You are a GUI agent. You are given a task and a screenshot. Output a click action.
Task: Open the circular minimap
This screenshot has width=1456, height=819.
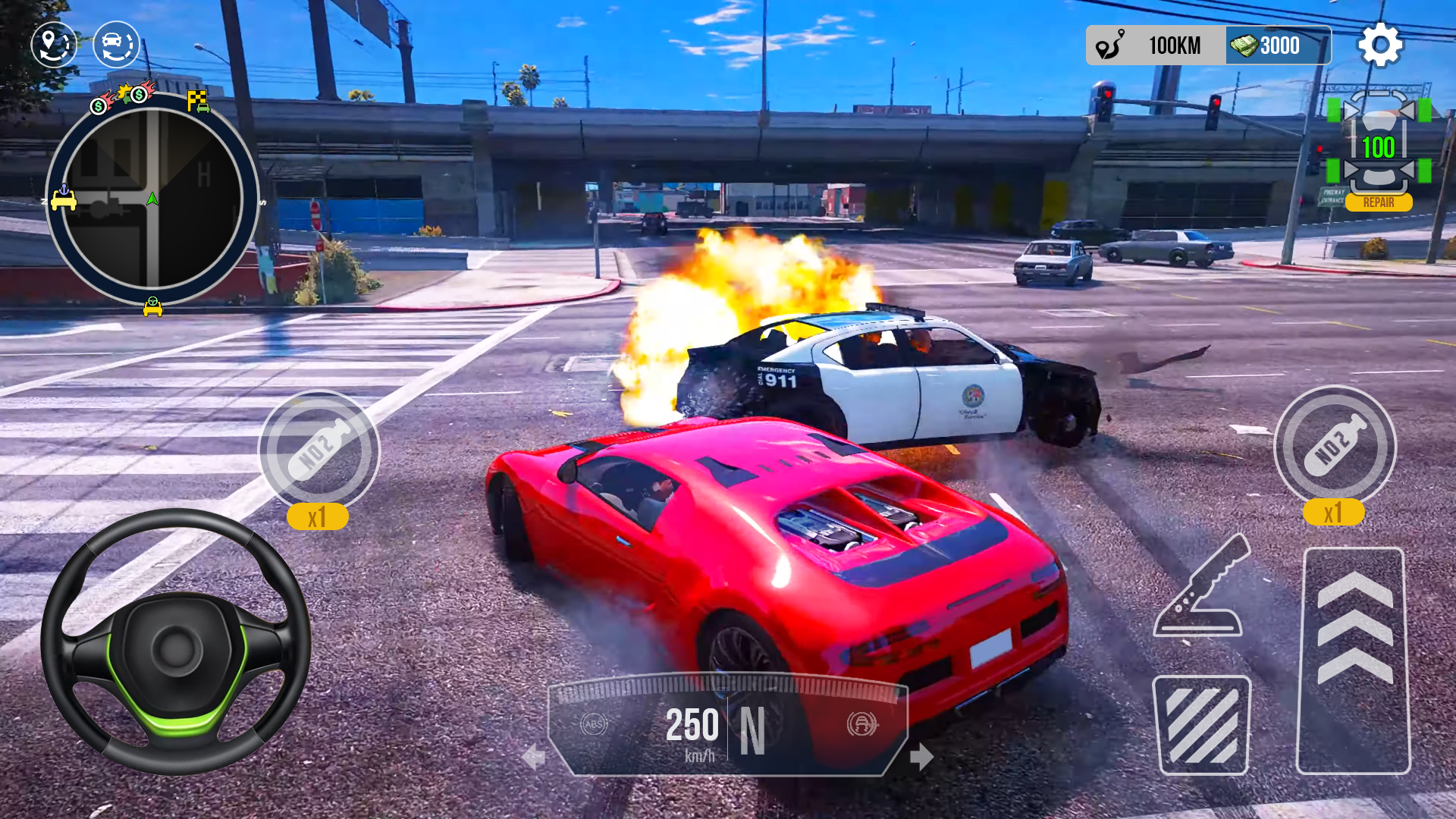tap(152, 199)
